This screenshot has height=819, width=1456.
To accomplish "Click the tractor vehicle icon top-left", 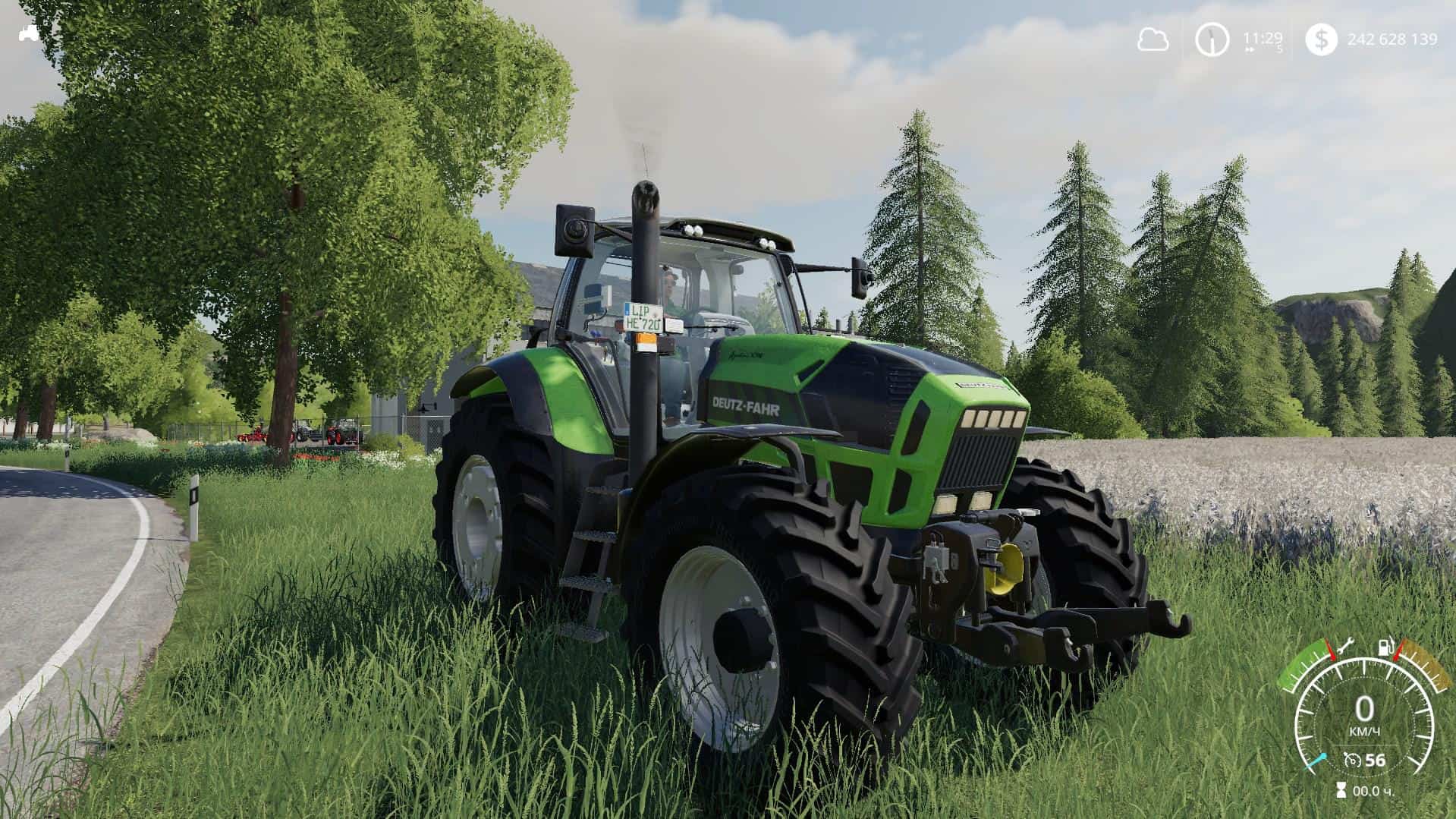I will (x=28, y=34).
